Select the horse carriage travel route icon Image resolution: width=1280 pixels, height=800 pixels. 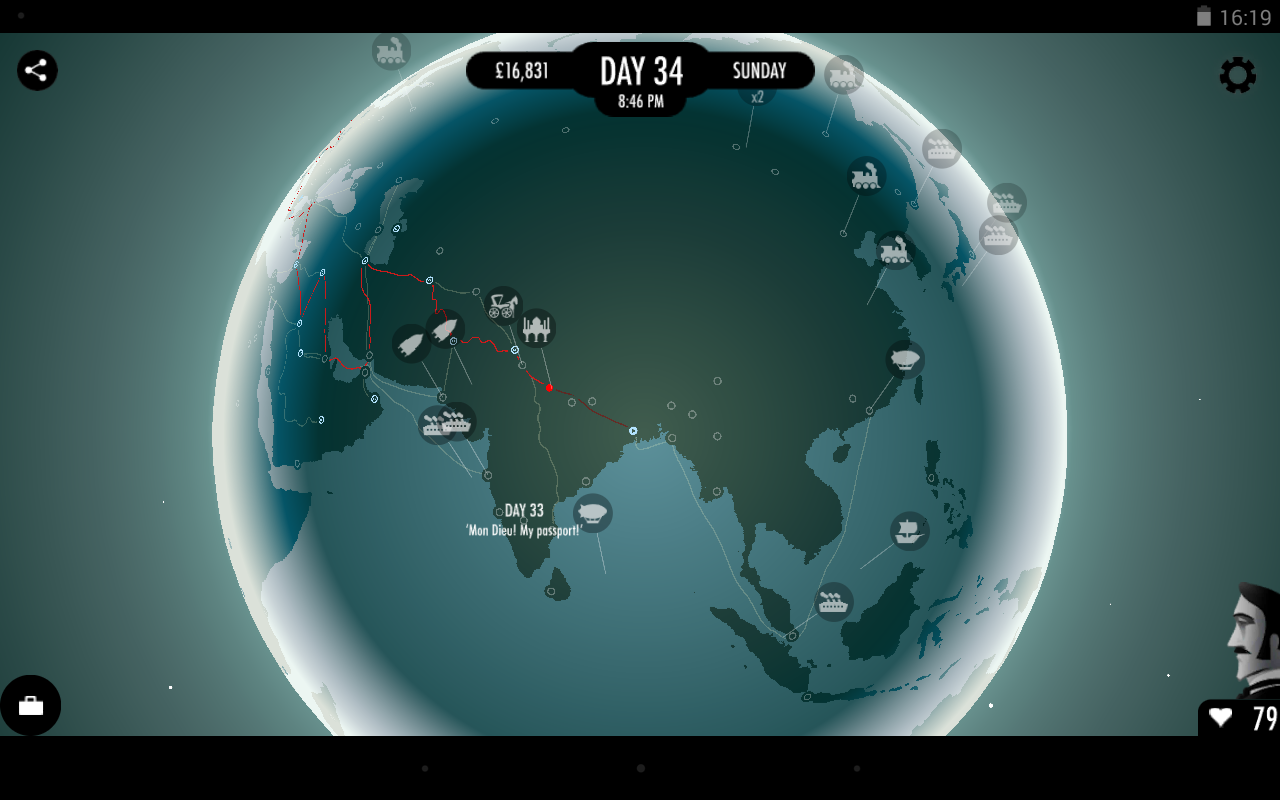click(503, 303)
